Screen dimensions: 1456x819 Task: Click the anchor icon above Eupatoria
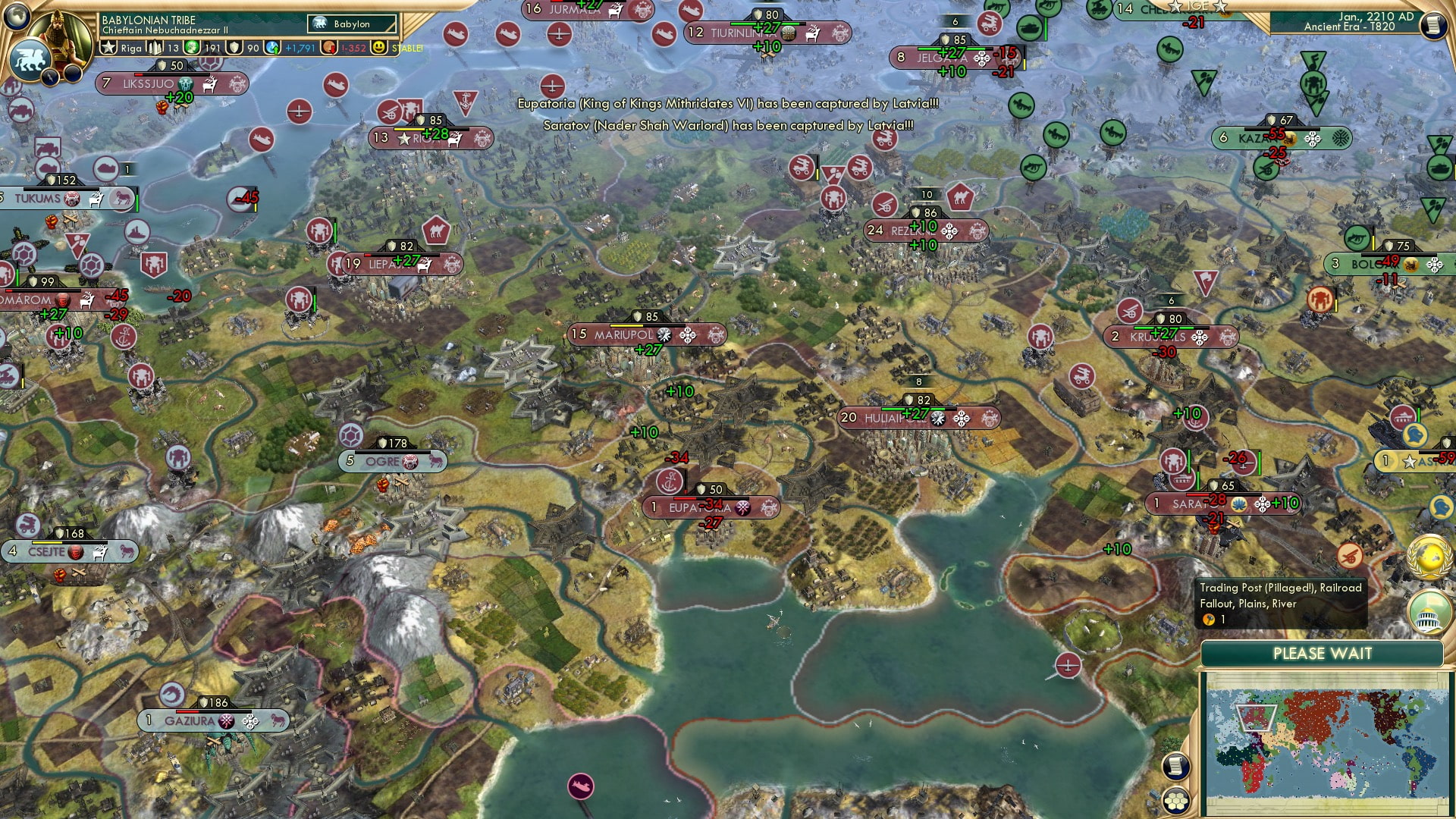668,480
